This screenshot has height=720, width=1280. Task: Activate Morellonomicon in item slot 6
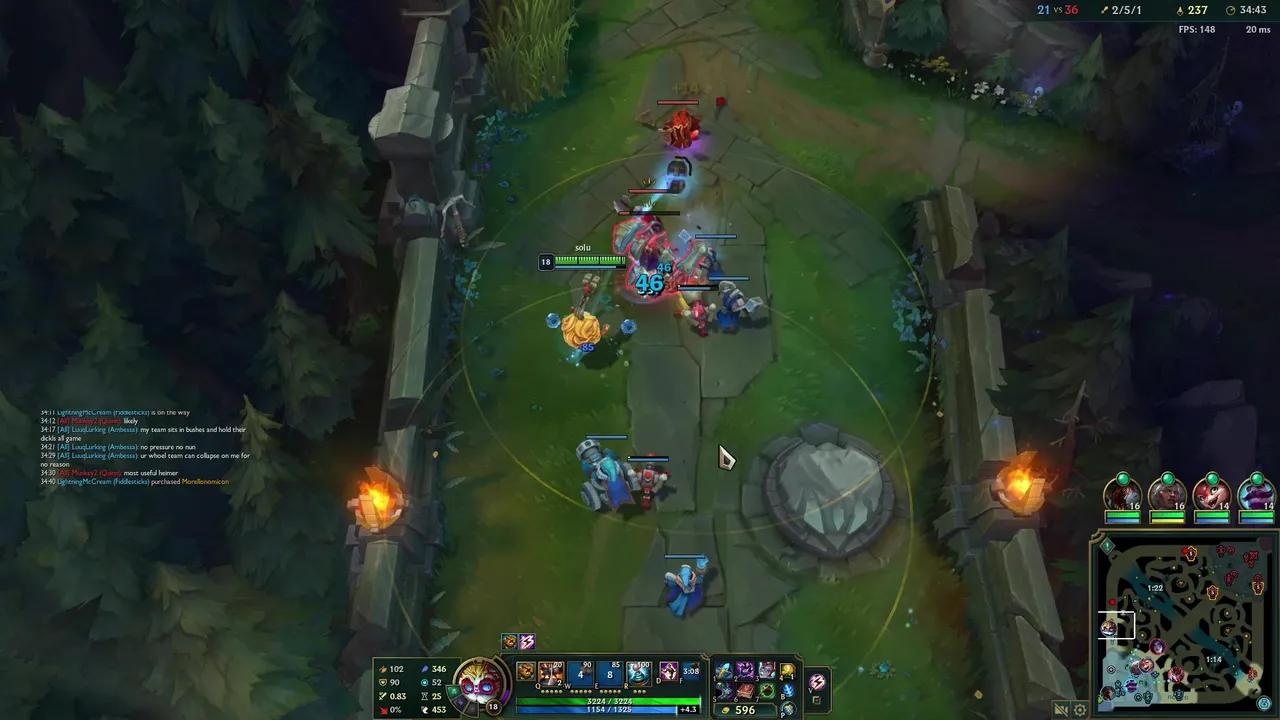click(x=746, y=691)
